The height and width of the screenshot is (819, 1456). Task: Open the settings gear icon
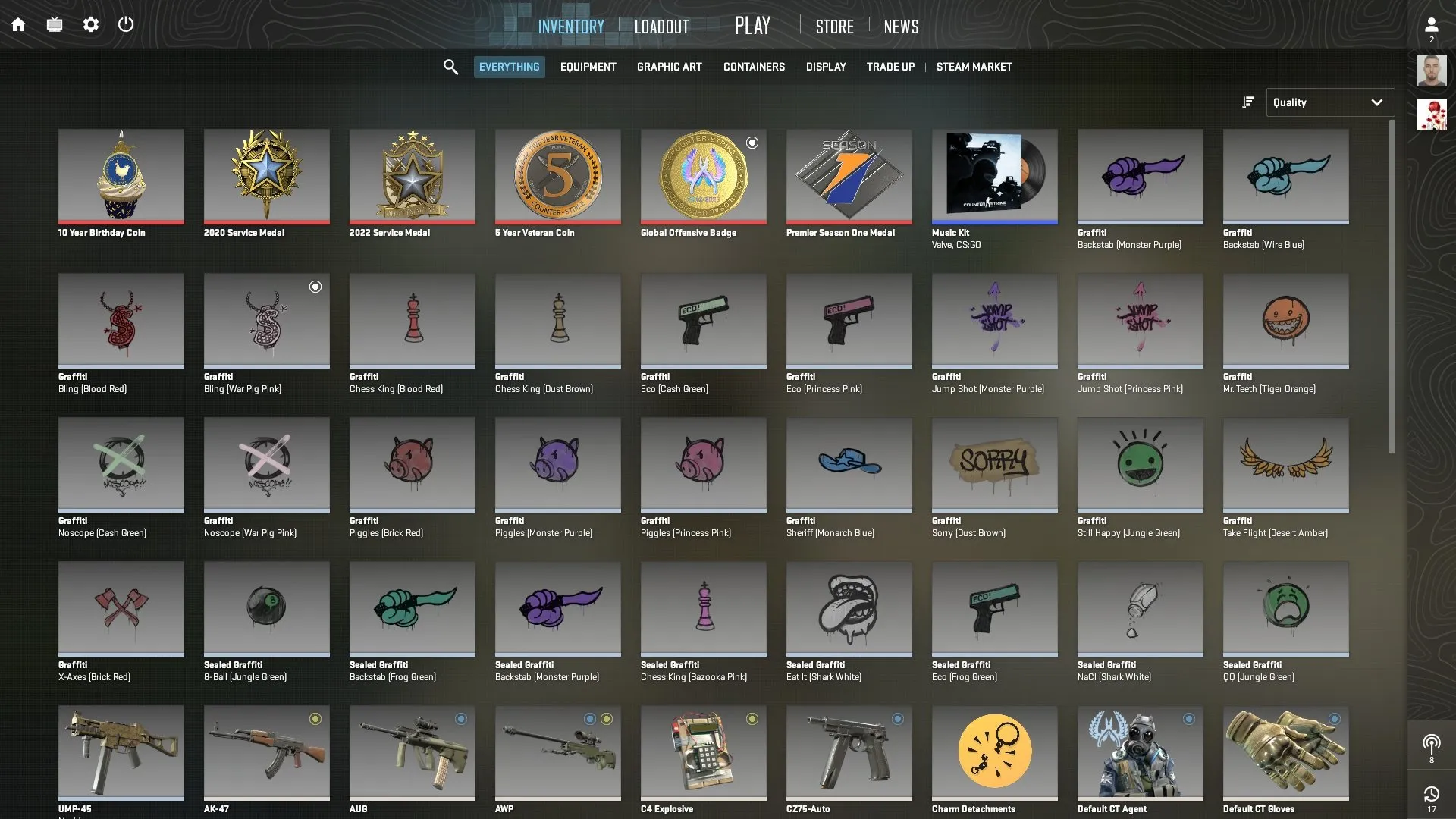pyautogui.click(x=91, y=24)
